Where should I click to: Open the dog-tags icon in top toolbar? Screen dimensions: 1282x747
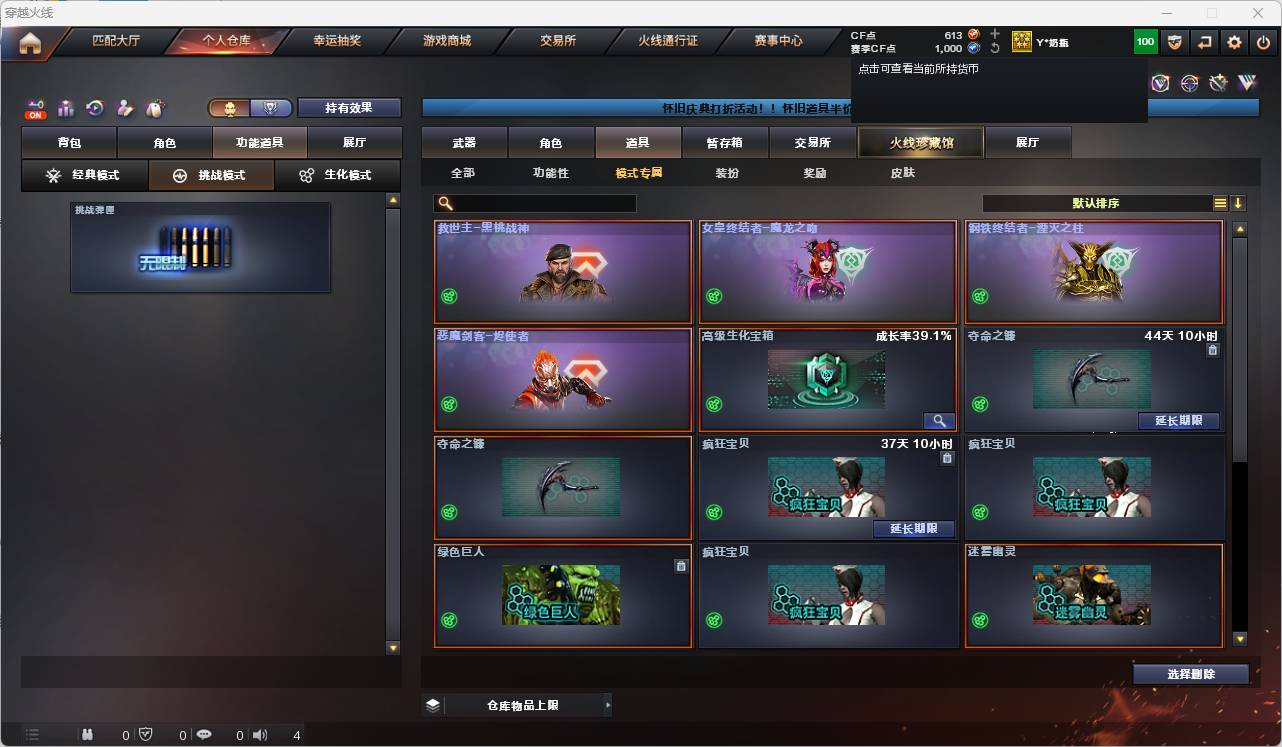click(x=153, y=106)
